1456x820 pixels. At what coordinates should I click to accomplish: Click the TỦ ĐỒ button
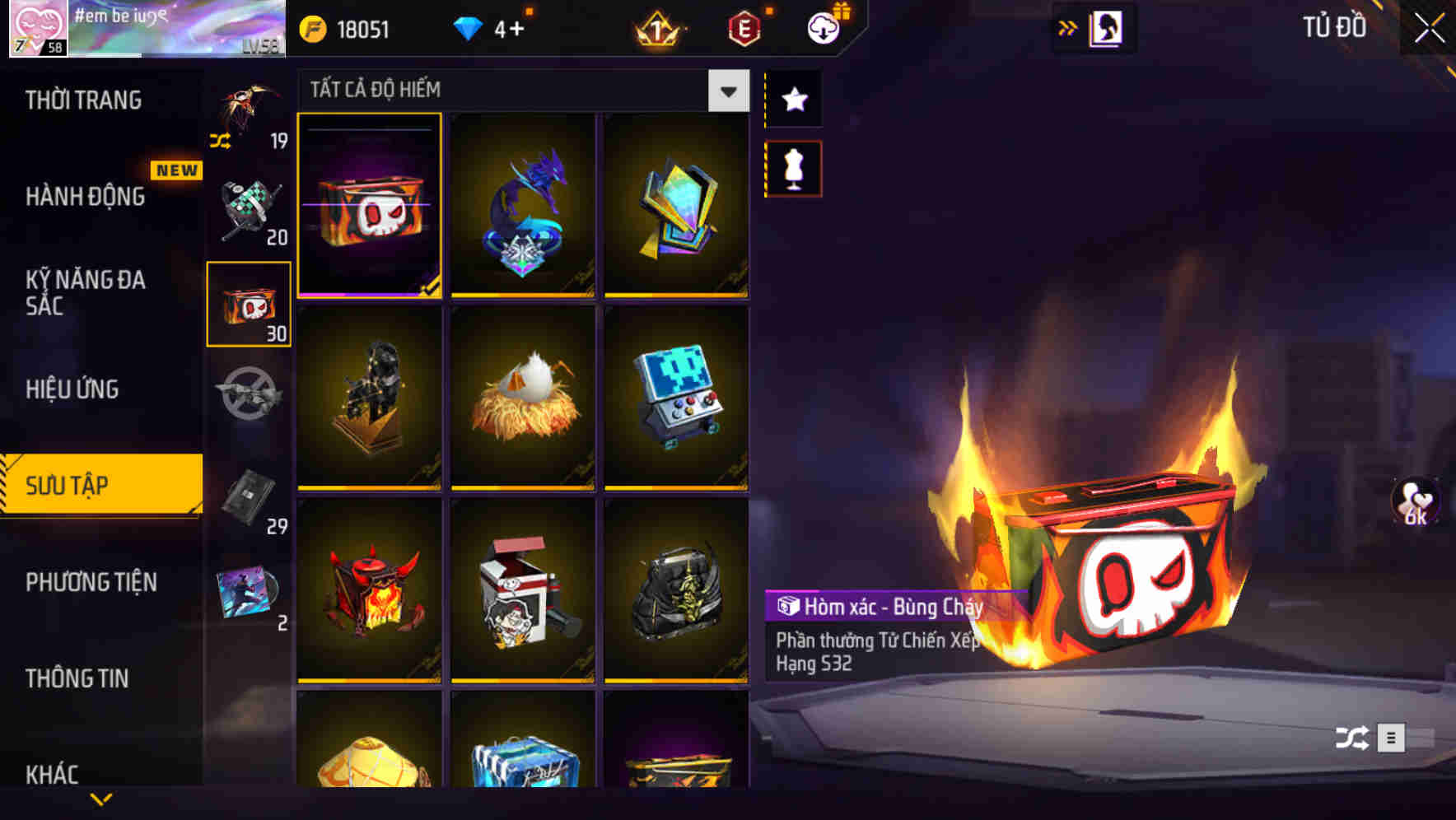[x=1334, y=27]
